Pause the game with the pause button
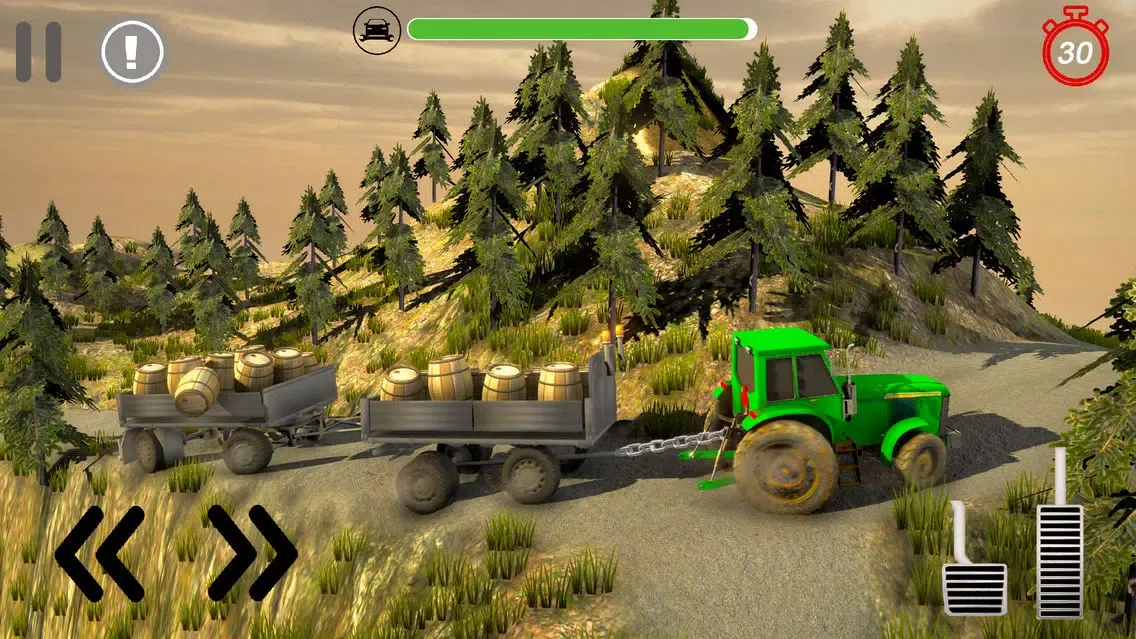The width and height of the screenshot is (1136, 639). pyautogui.click(x=38, y=52)
